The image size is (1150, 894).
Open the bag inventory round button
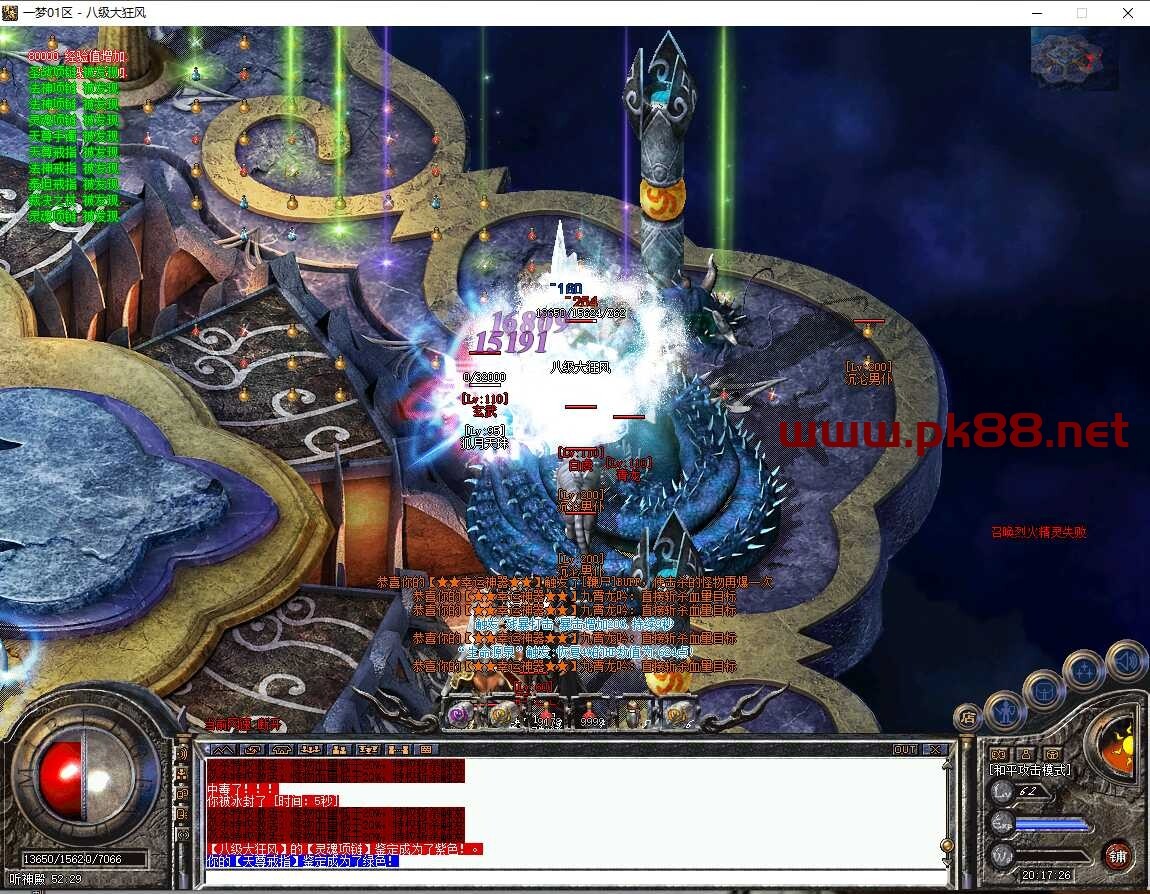pyautogui.click(x=1044, y=690)
